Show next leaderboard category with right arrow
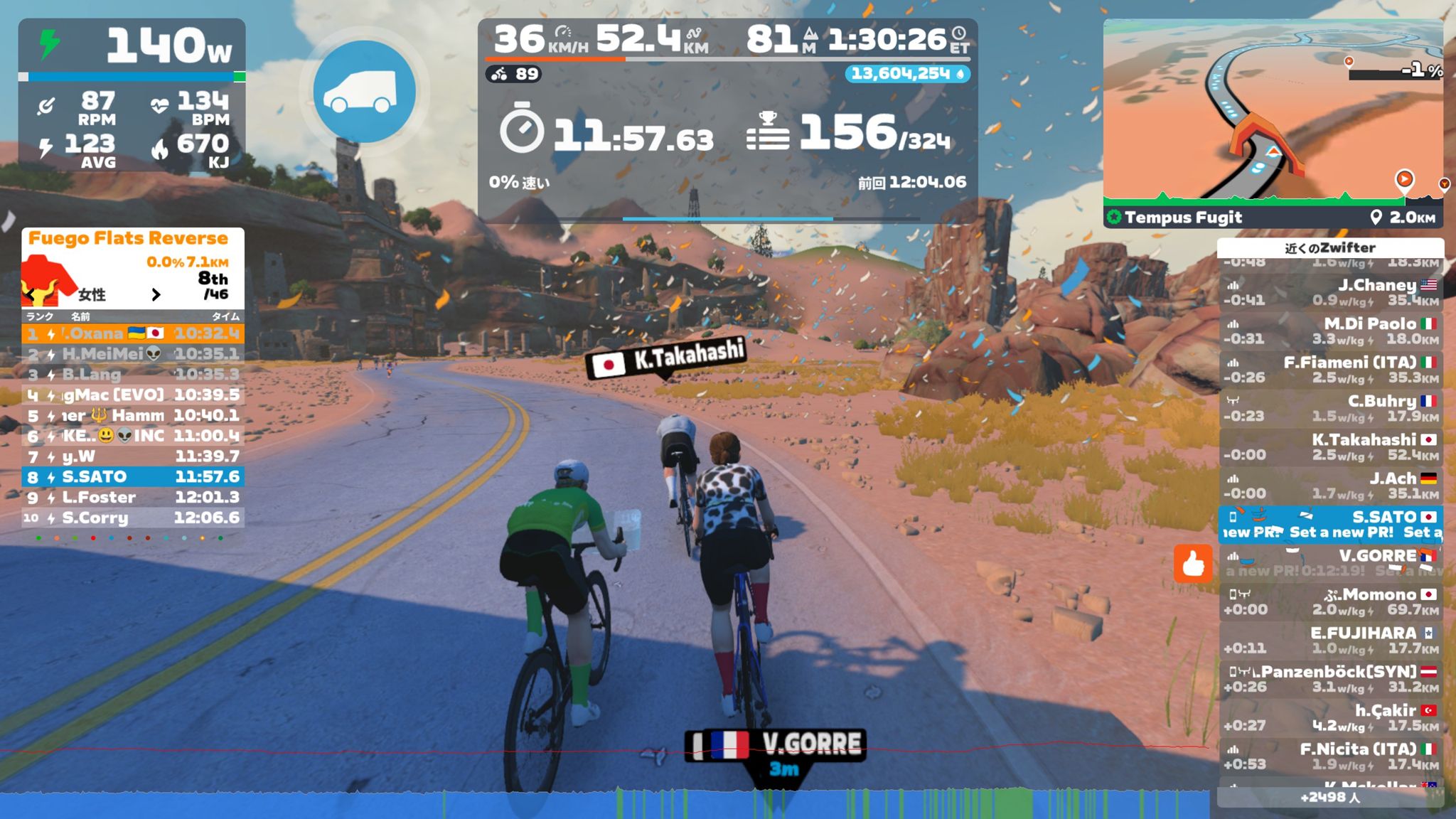The width and height of the screenshot is (1456, 819). (x=156, y=294)
